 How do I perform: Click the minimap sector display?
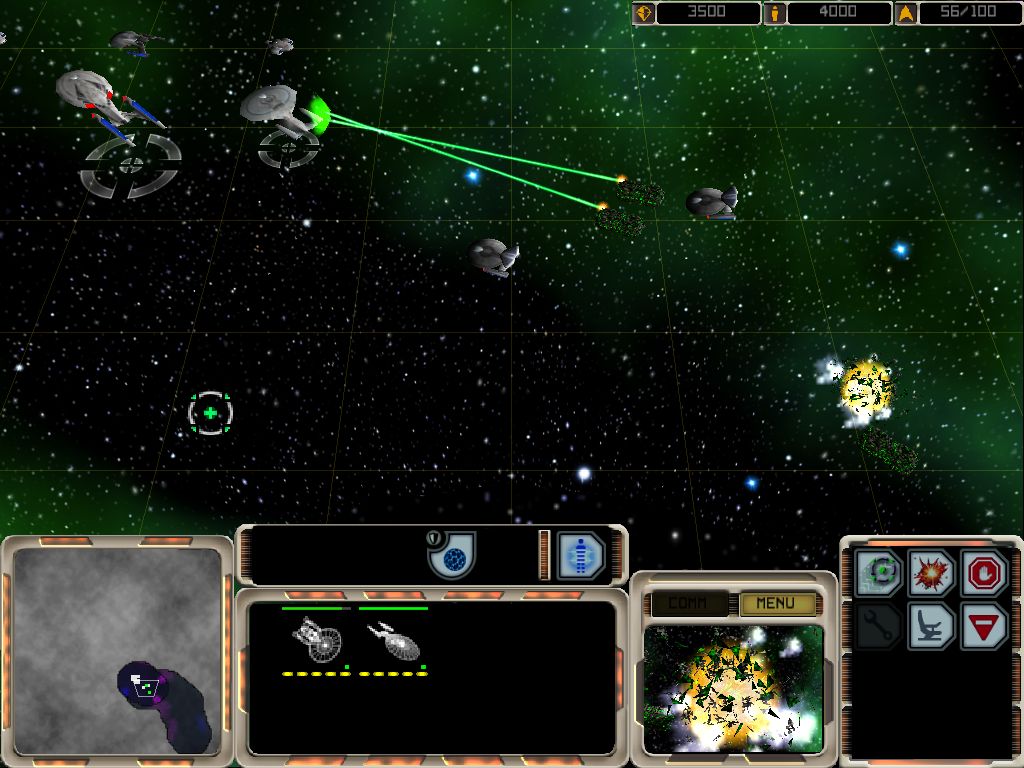pyautogui.click(x=117, y=651)
